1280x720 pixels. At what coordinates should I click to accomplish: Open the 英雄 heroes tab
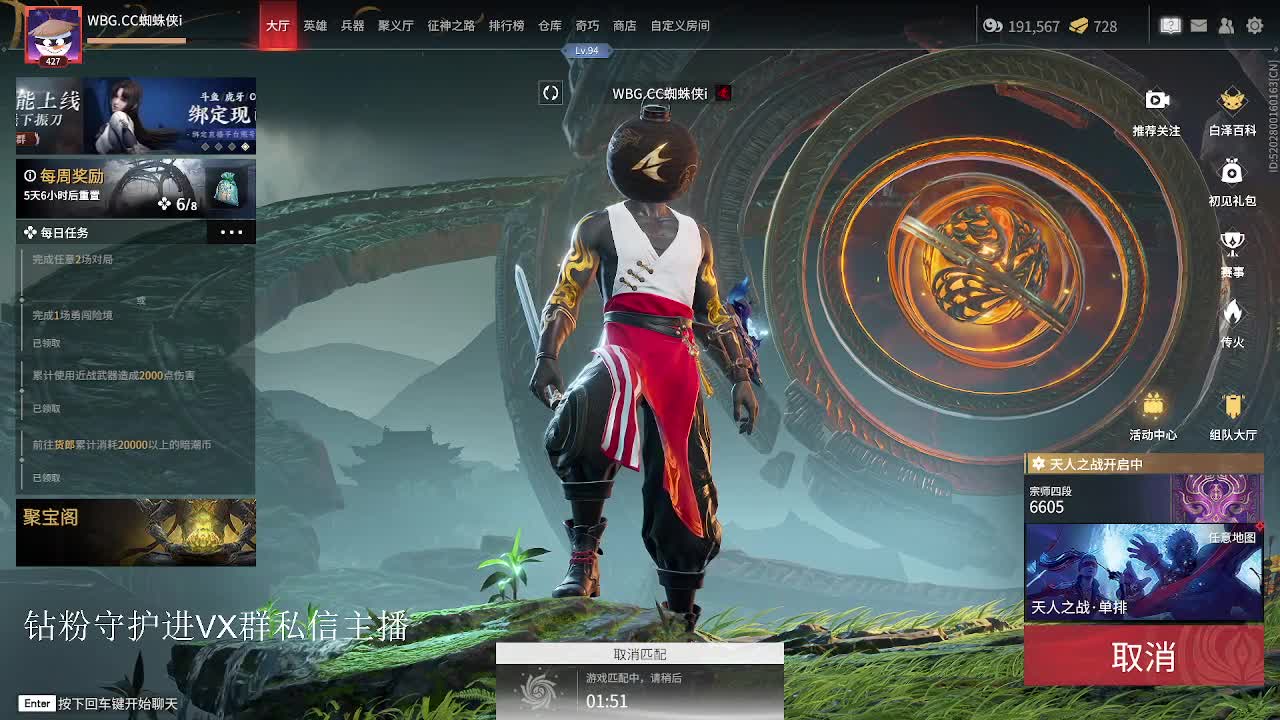315,26
